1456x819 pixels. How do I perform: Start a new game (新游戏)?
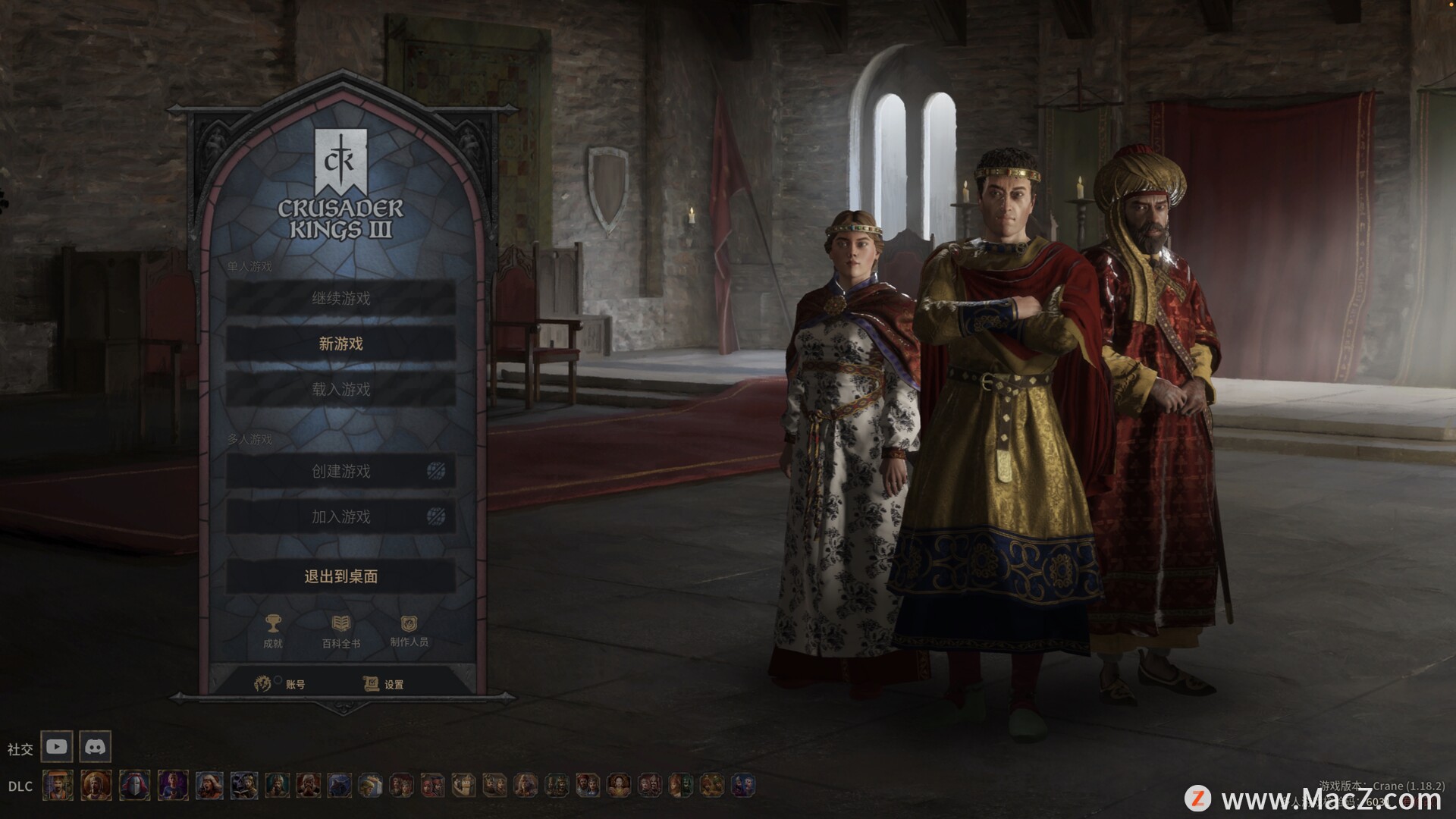click(x=340, y=344)
